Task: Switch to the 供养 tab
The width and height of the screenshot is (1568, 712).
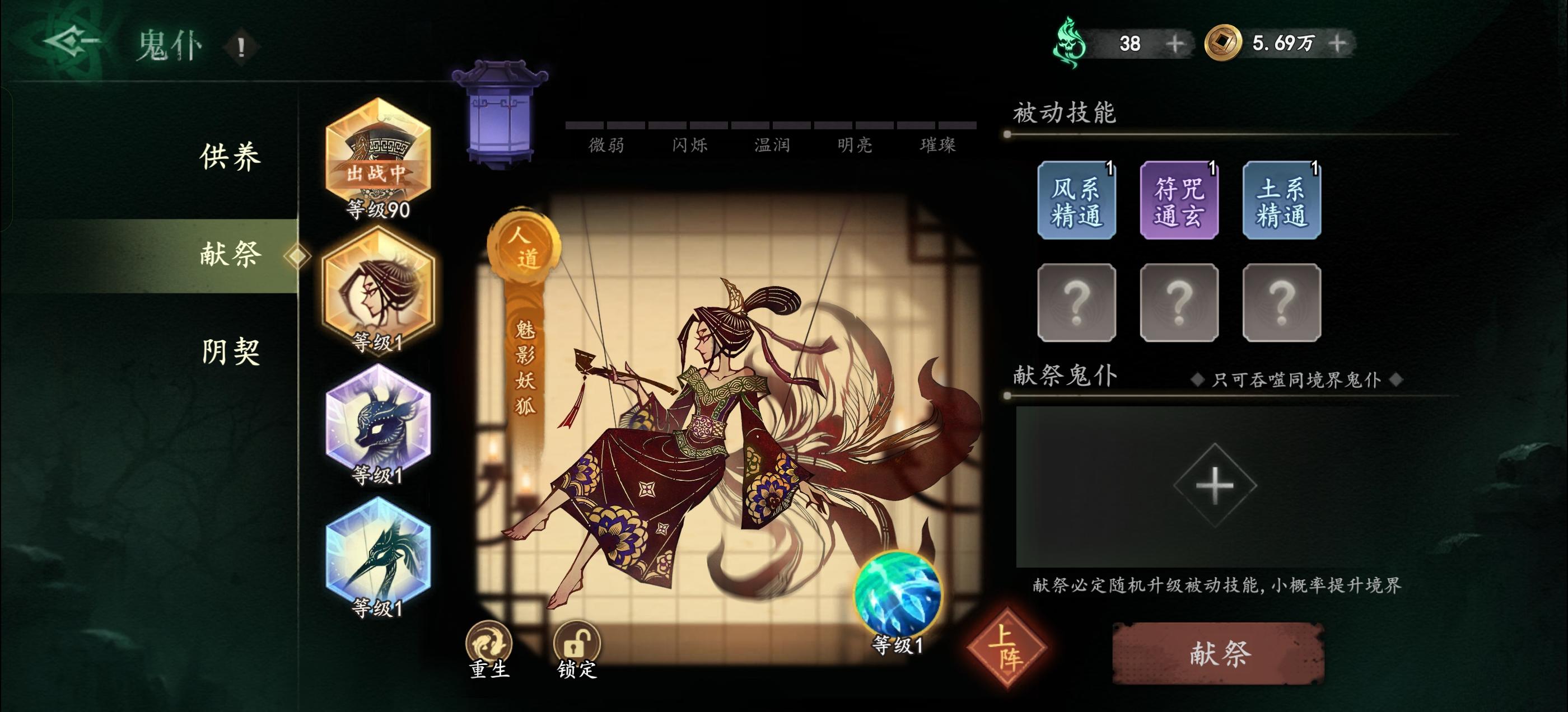Action: [x=230, y=157]
